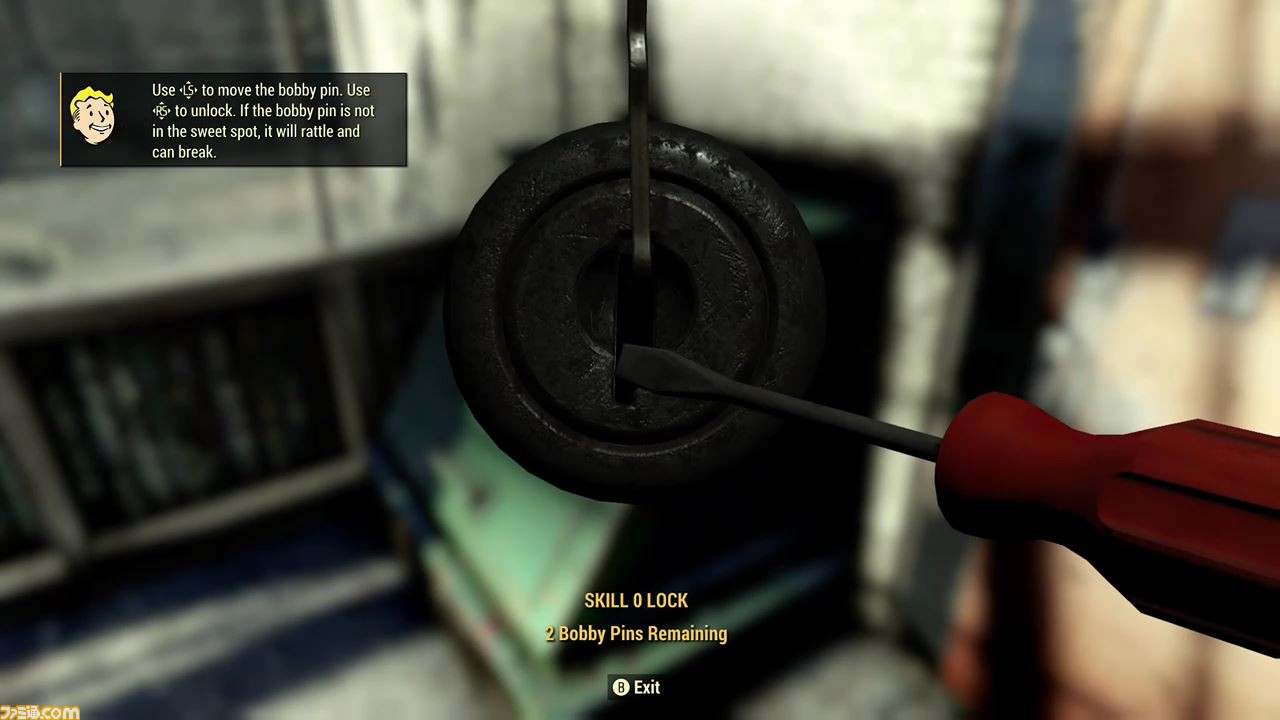1280x720 pixels.
Task: Select the RS stick icon in the tooltip text
Action: (165, 111)
